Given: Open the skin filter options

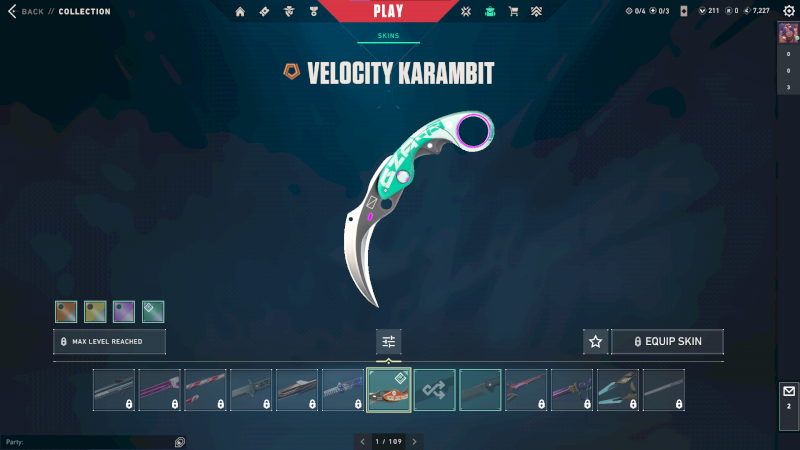Looking at the screenshot, I should point(389,342).
